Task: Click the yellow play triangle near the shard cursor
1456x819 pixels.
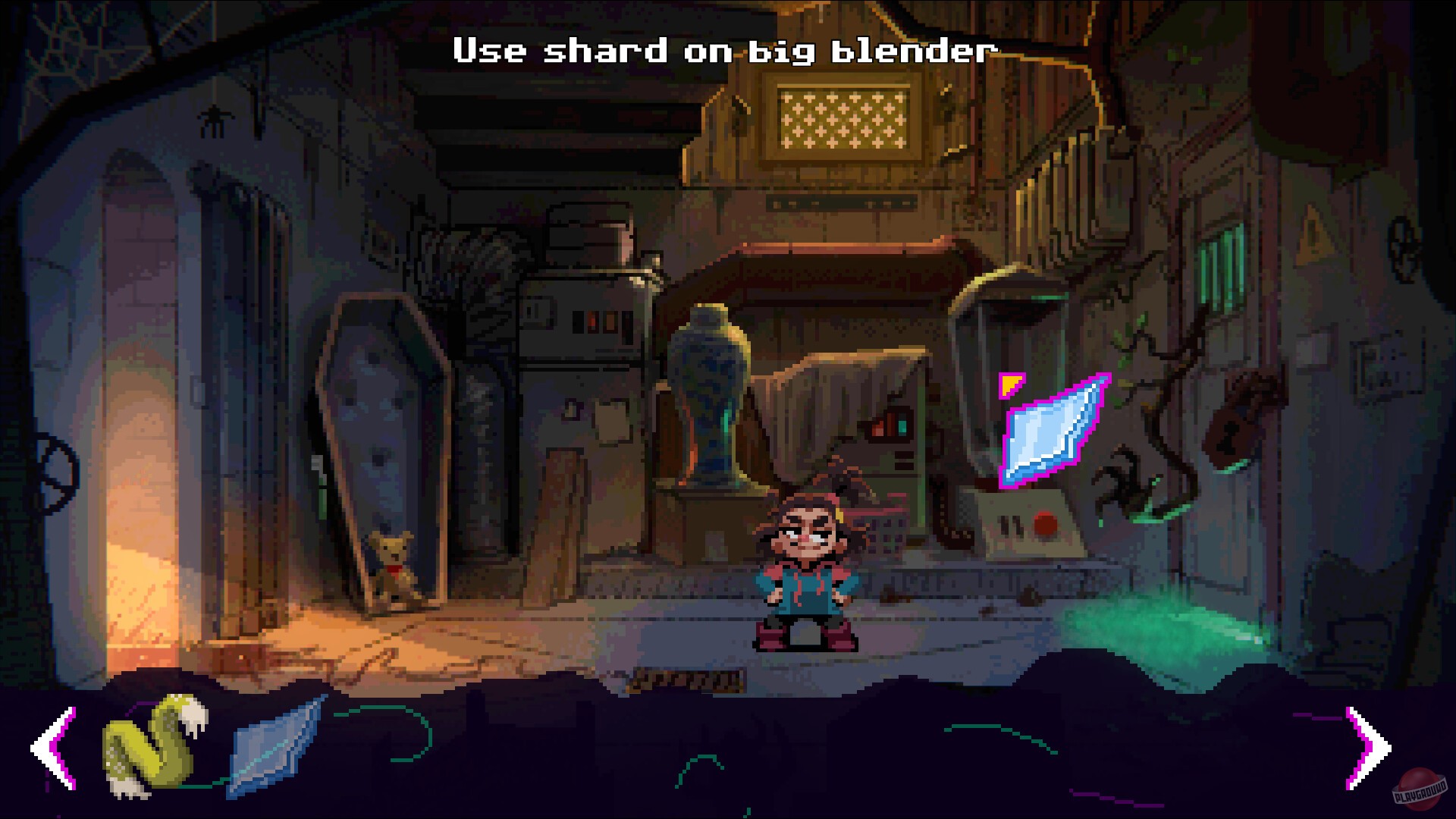Action: pos(1010,387)
